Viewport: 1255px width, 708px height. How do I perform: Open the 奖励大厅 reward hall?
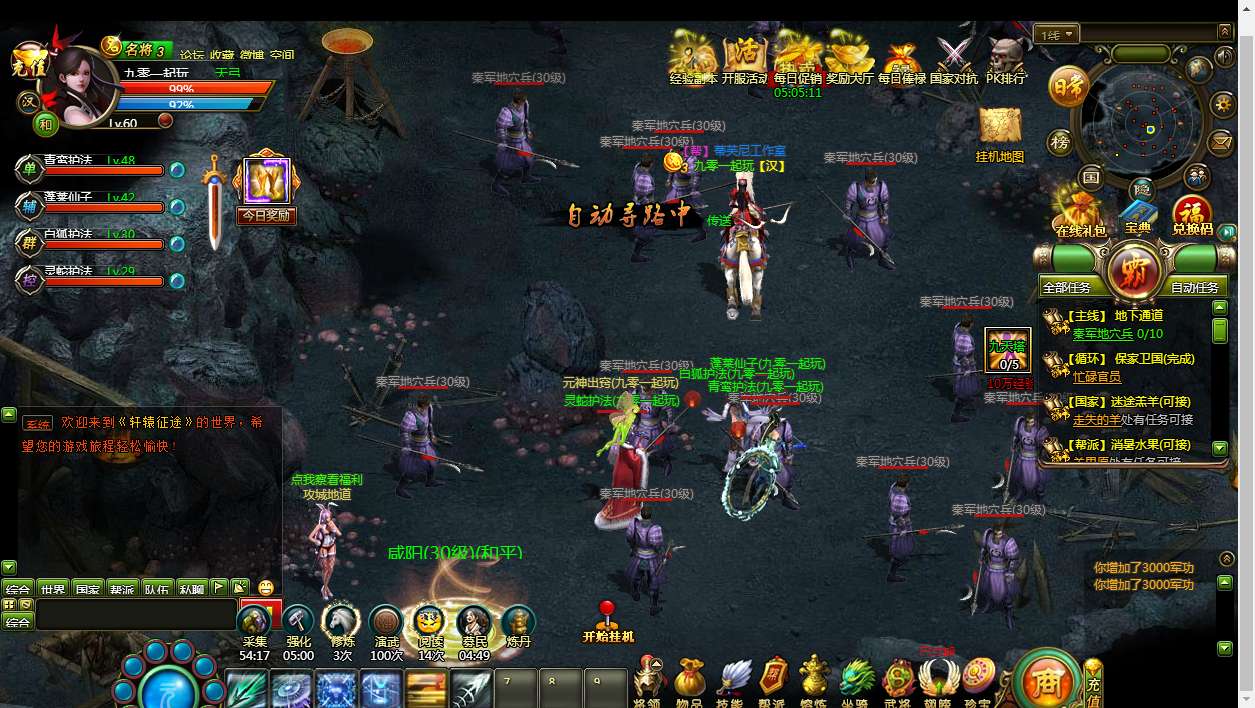[850, 58]
